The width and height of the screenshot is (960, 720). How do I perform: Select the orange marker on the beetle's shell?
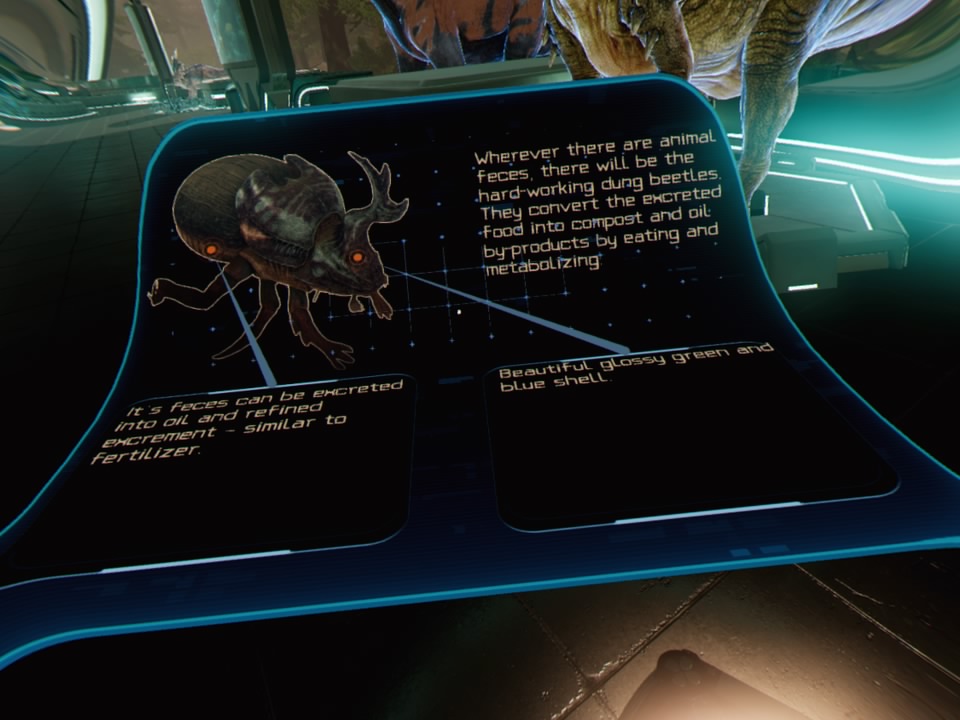click(212, 248)
